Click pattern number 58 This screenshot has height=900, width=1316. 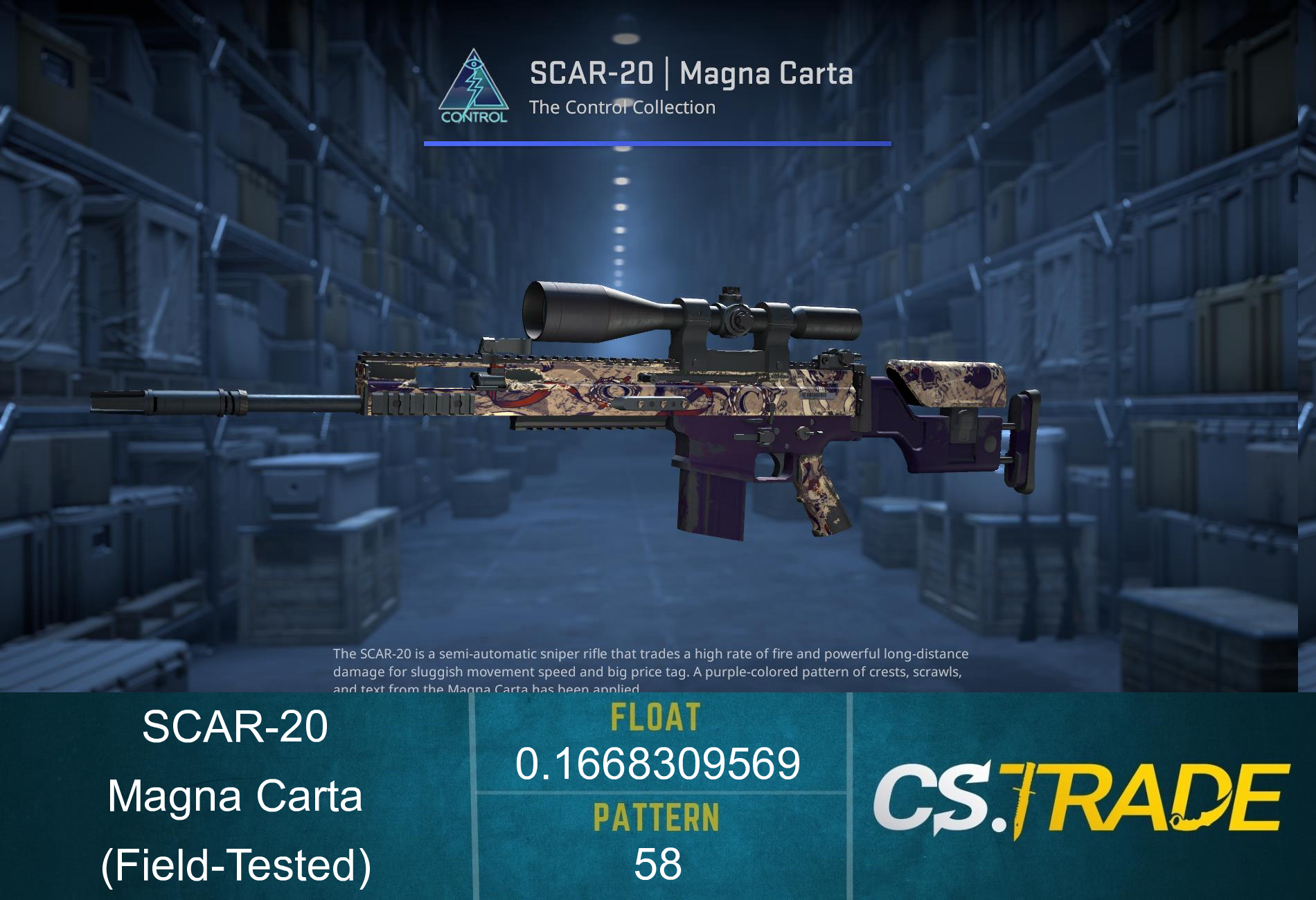[x=658, y=864]
